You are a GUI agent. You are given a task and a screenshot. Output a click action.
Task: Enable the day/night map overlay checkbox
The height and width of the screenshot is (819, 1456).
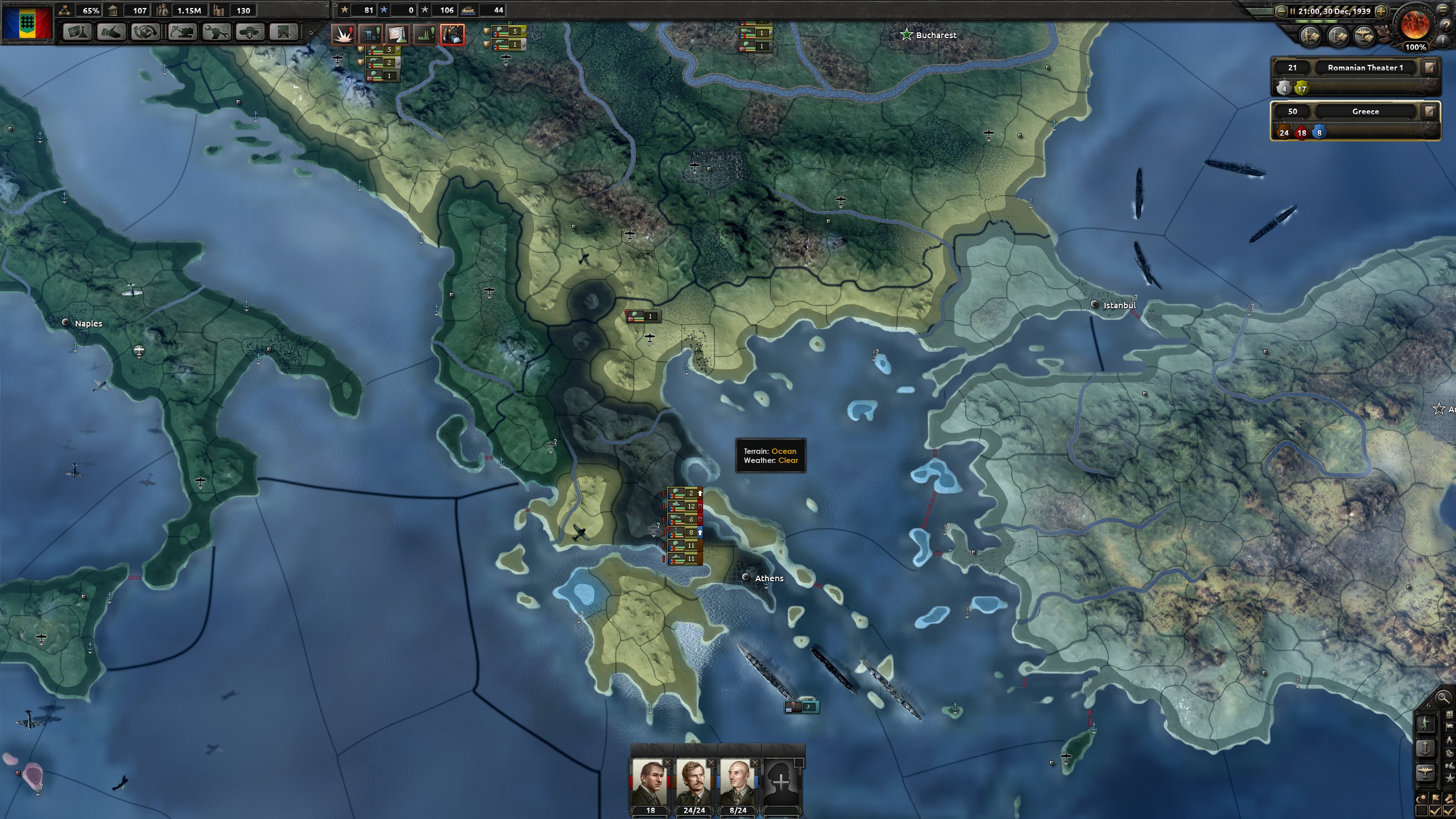tap(1422, 810)
